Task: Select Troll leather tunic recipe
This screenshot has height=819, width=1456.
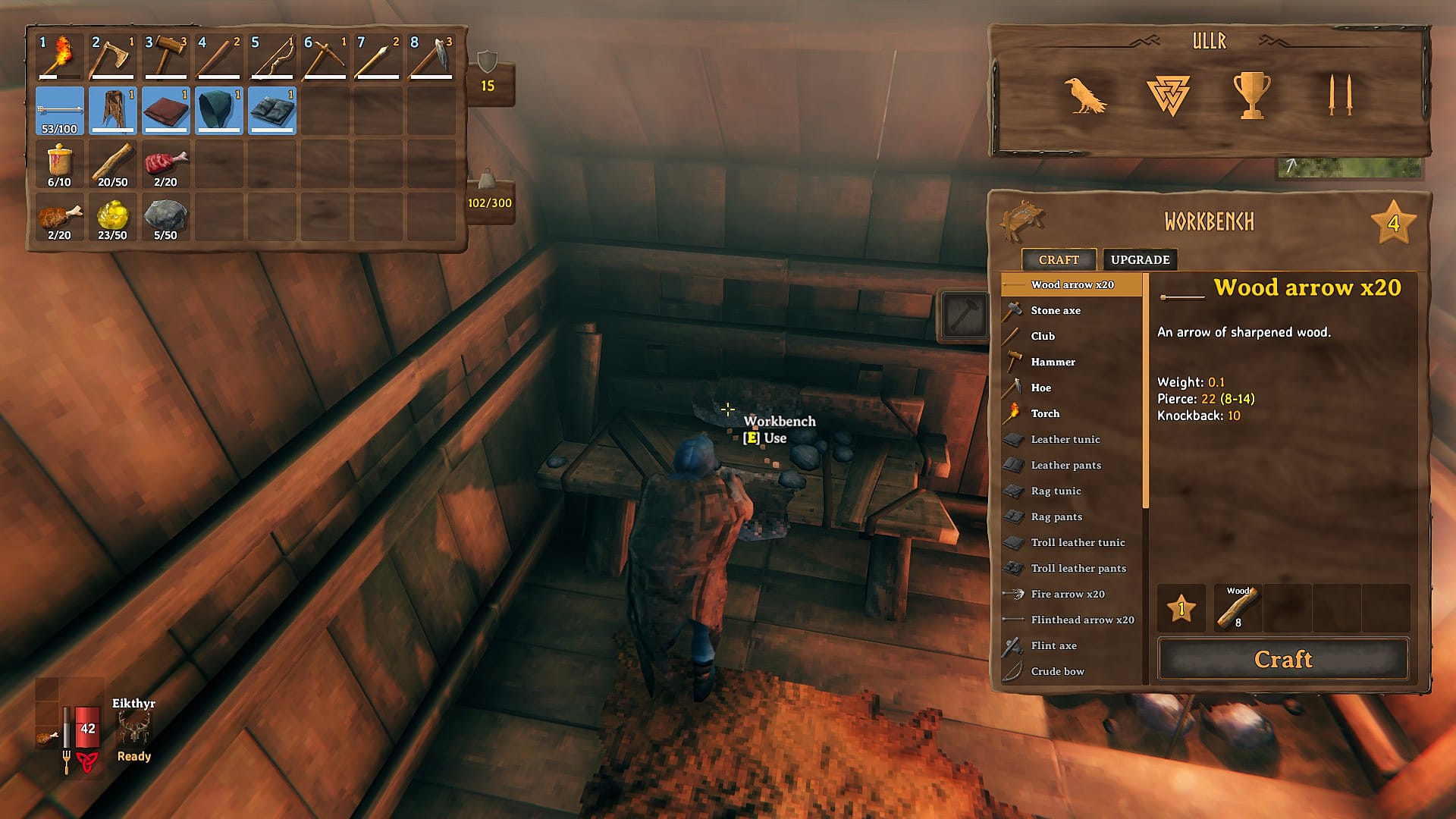Action: click(1077, 542)
